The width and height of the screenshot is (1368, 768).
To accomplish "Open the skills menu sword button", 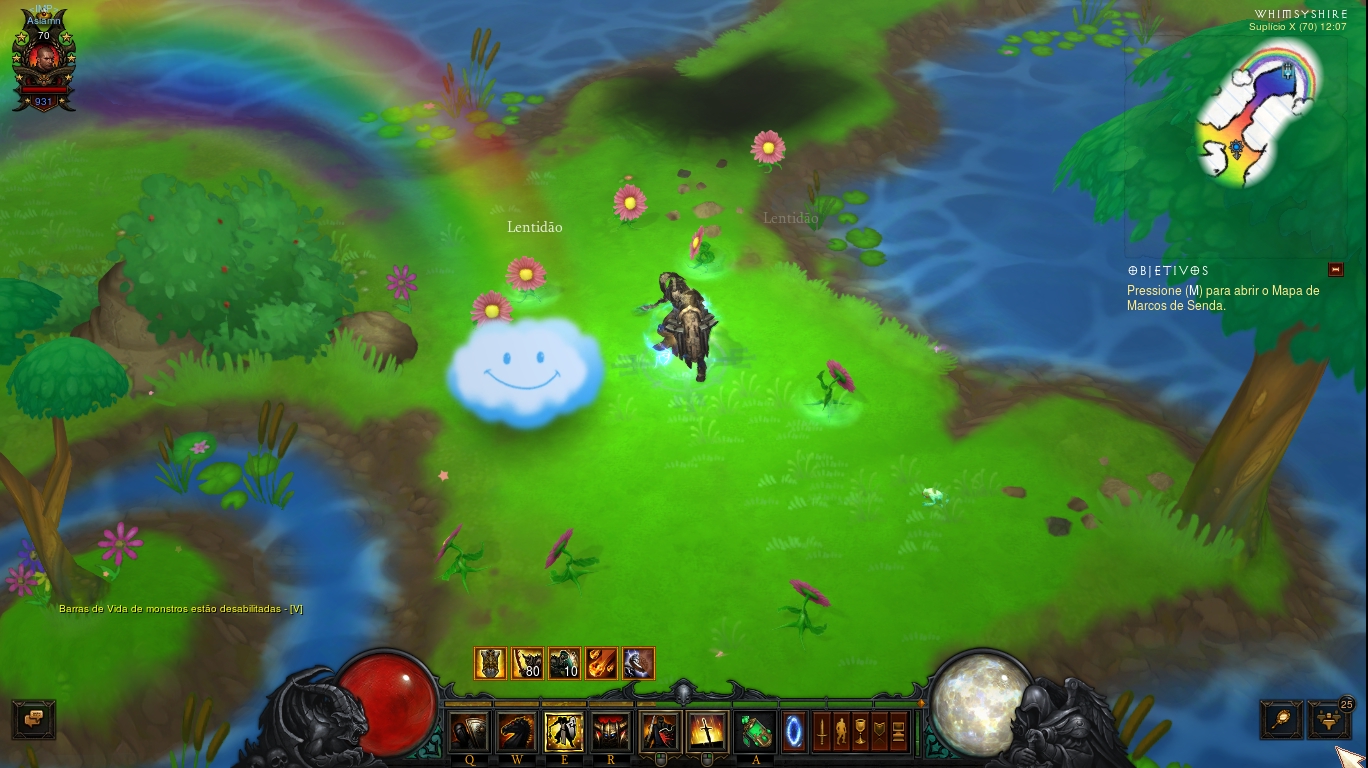I will (822, 732).
